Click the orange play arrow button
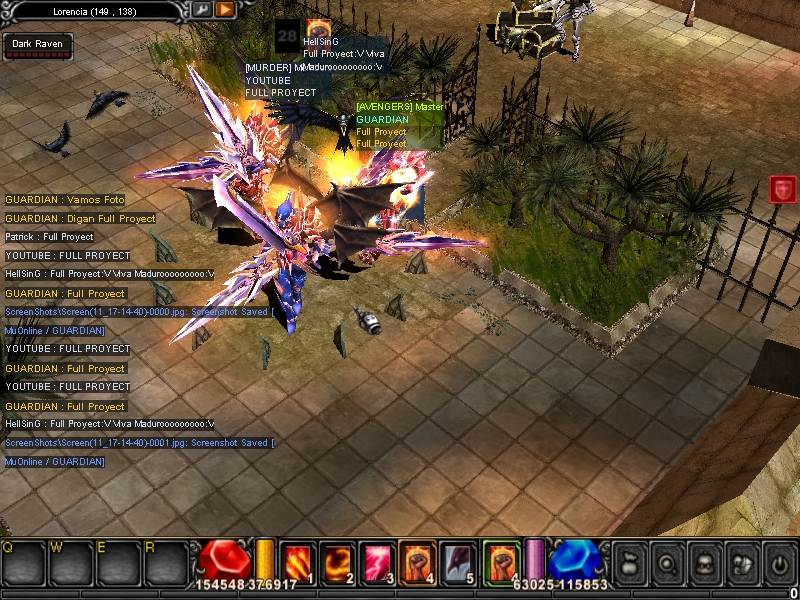The height and width of the screenshot is (600, 800). point(225,9)
